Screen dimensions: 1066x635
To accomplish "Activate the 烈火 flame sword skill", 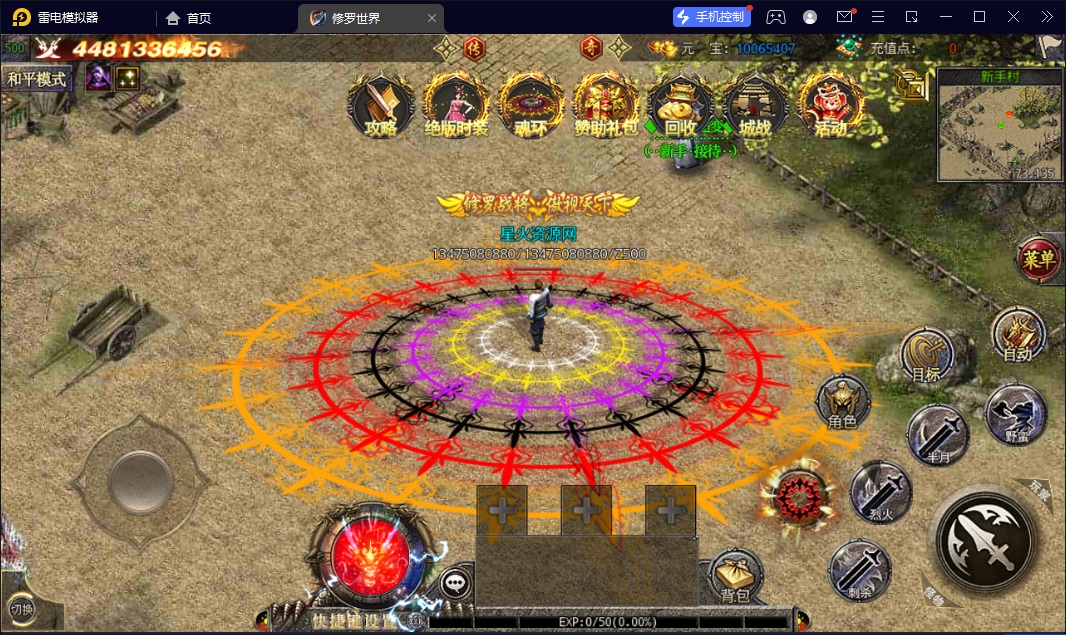I will [x=880, y=492].
